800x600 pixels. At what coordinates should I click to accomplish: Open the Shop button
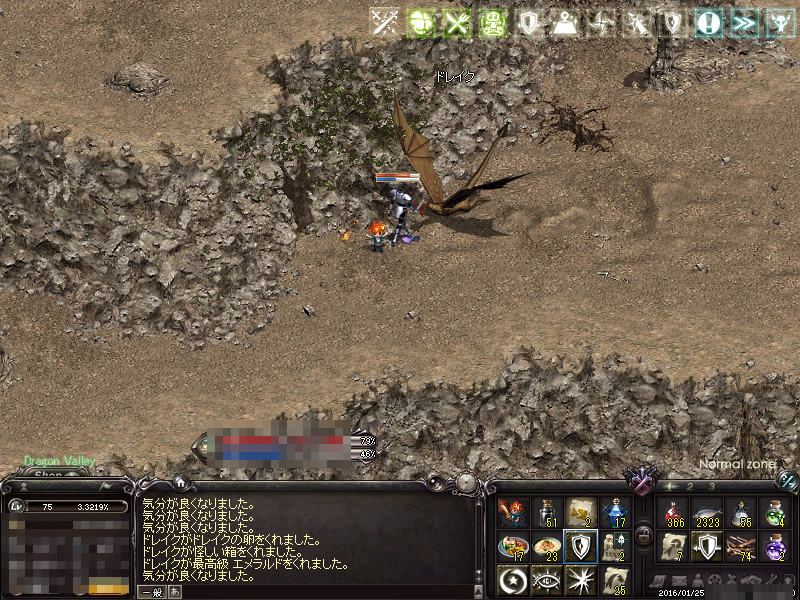coord(48,476)
